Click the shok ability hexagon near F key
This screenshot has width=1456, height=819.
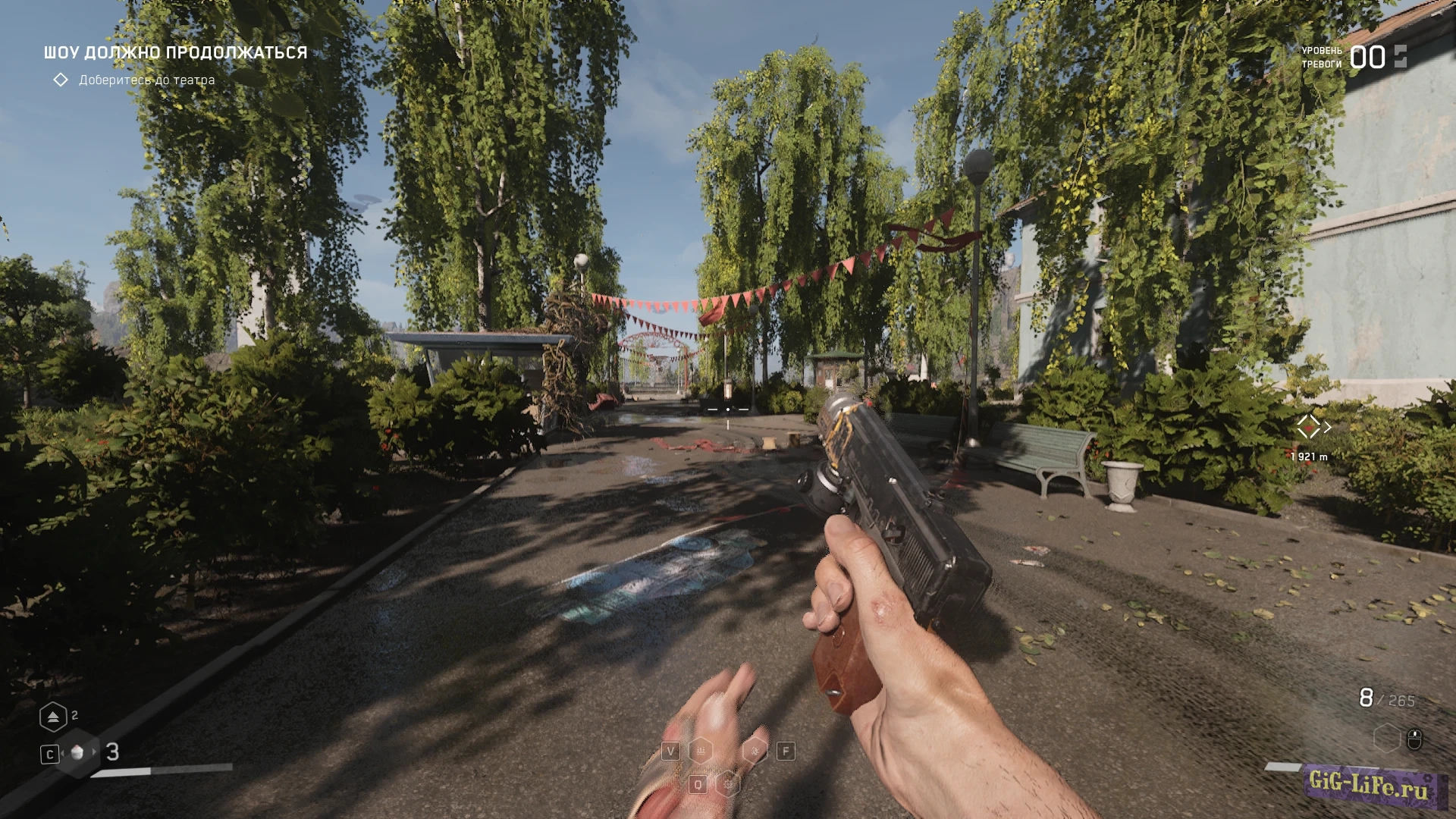755,751
